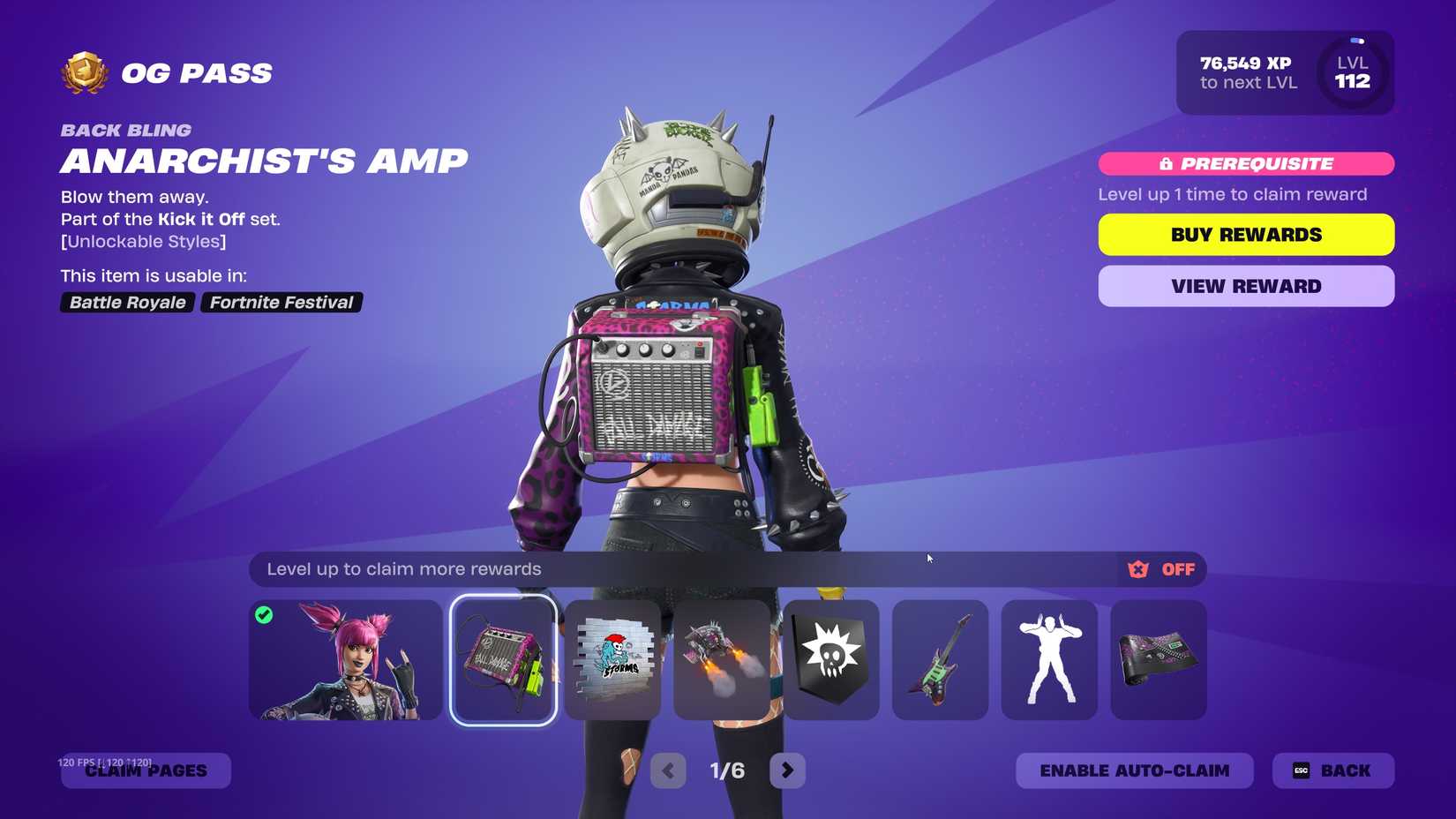Advance to the next reward page
Image resolution: width=1456 pixels, height=819 pixels.
787,770
